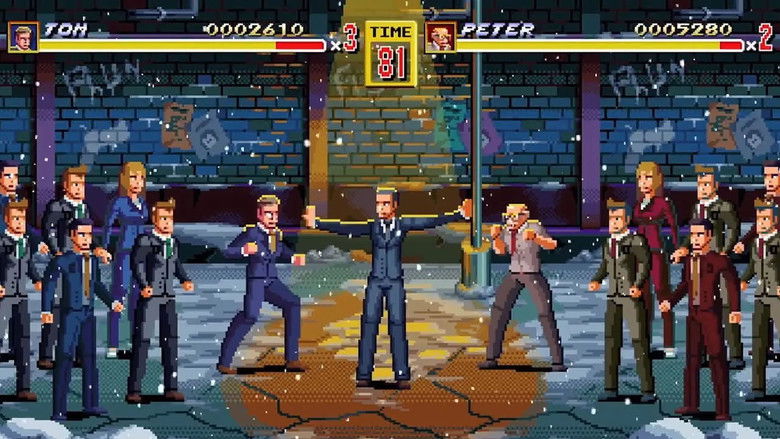
Task: Click Tom's player portrait icon
Action: tap(23, 37)
